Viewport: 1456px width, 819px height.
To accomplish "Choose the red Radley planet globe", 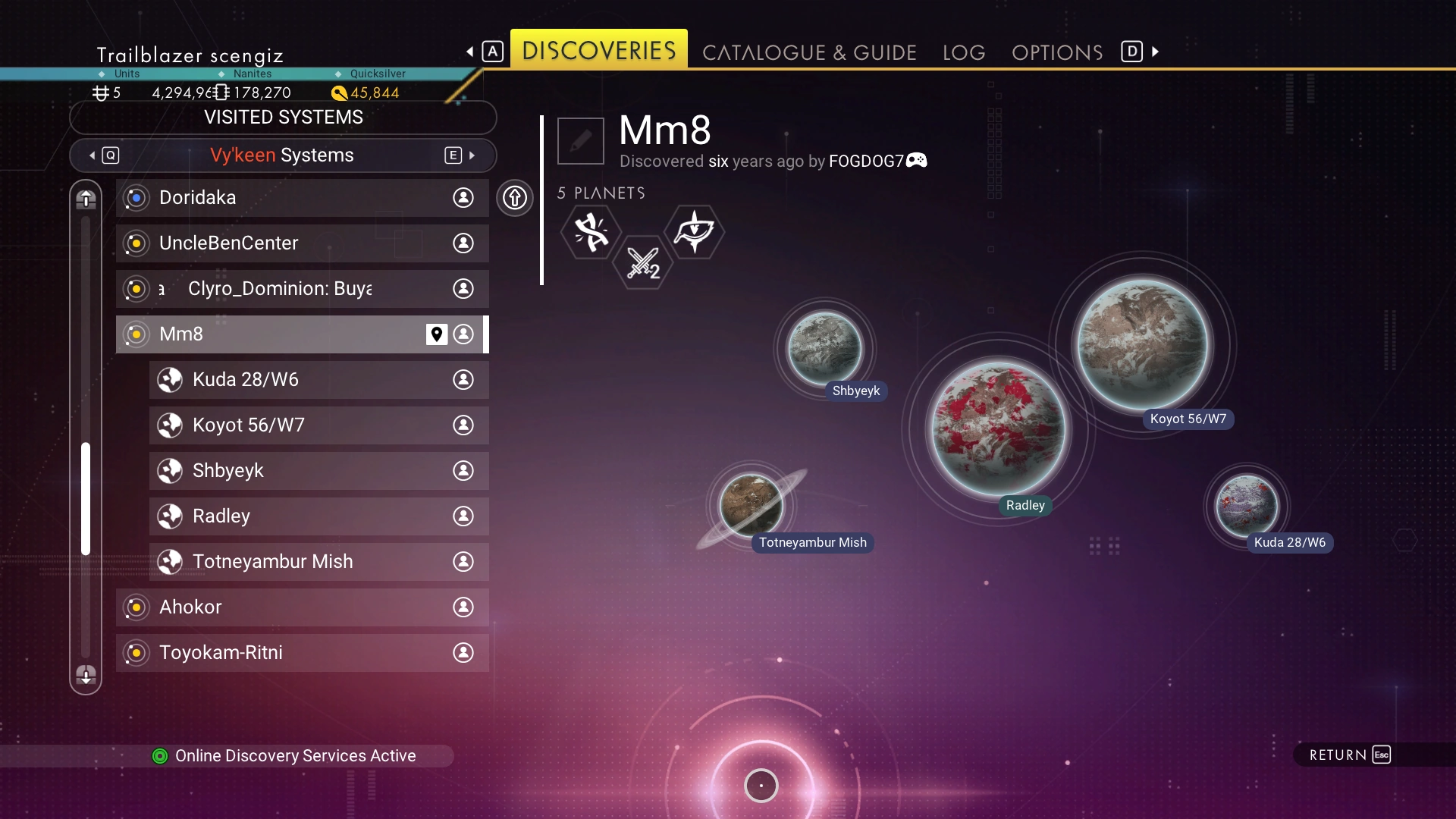I will click(998, 429).
